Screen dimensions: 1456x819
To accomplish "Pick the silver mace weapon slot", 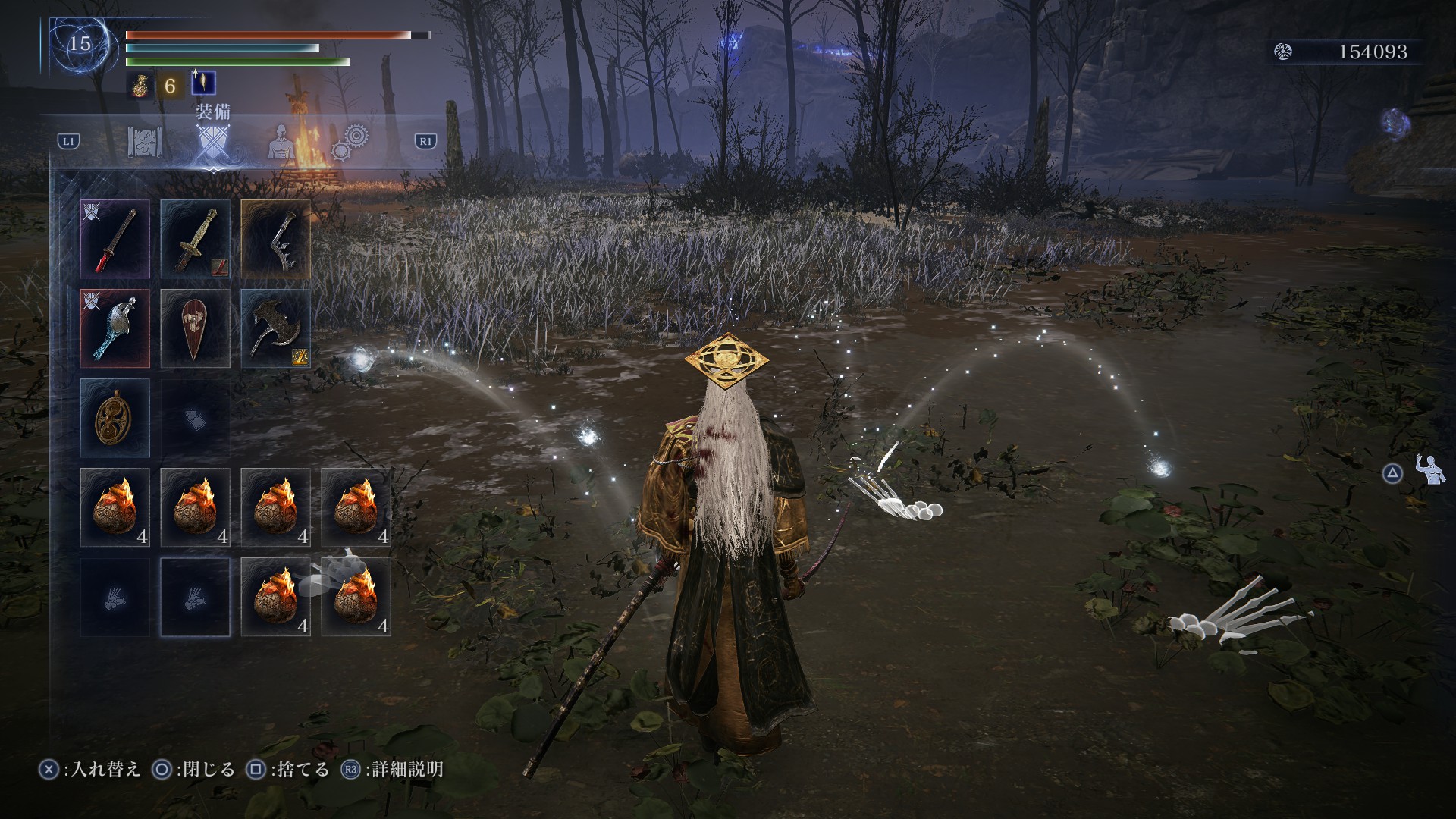I will tap(115, 328).
